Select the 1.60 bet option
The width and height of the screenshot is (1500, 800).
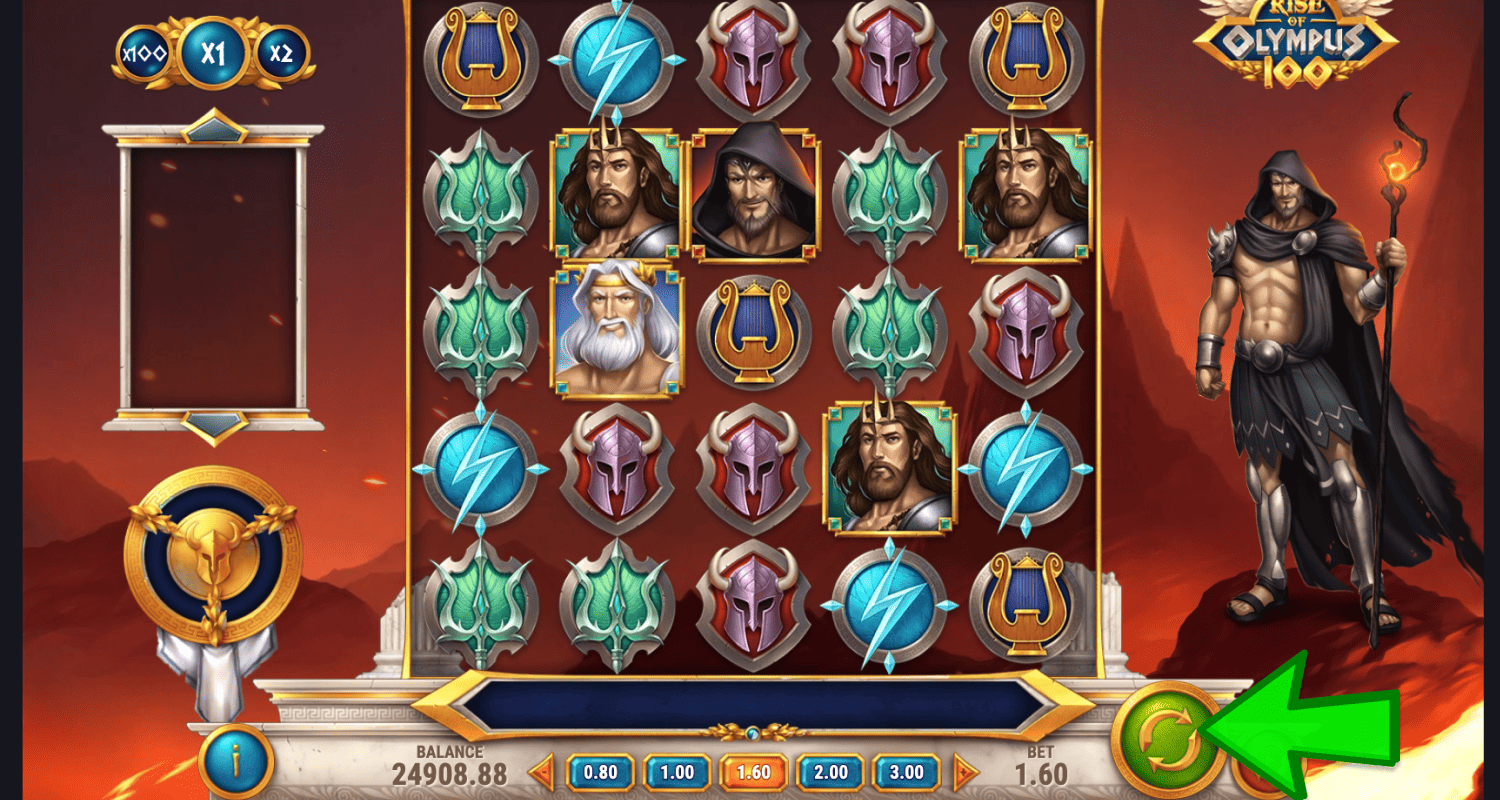click(x=753, y=772)
